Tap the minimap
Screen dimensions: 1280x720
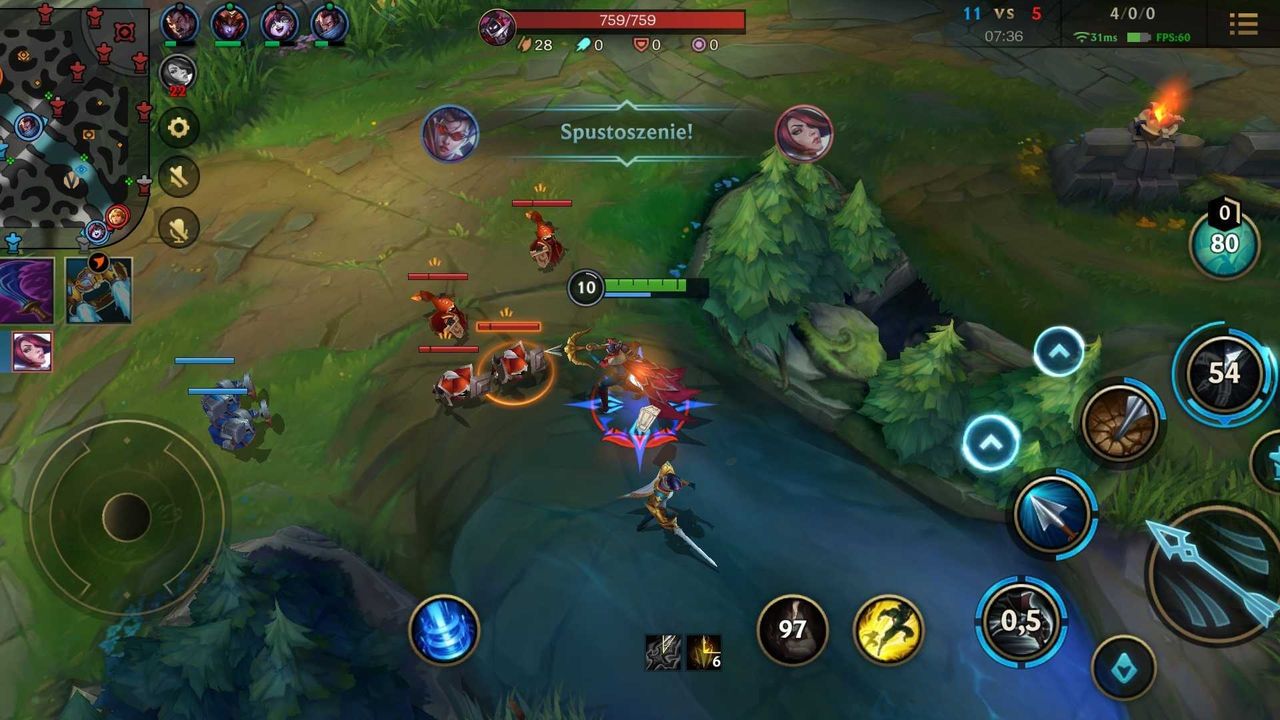click(x=74, y=125)
